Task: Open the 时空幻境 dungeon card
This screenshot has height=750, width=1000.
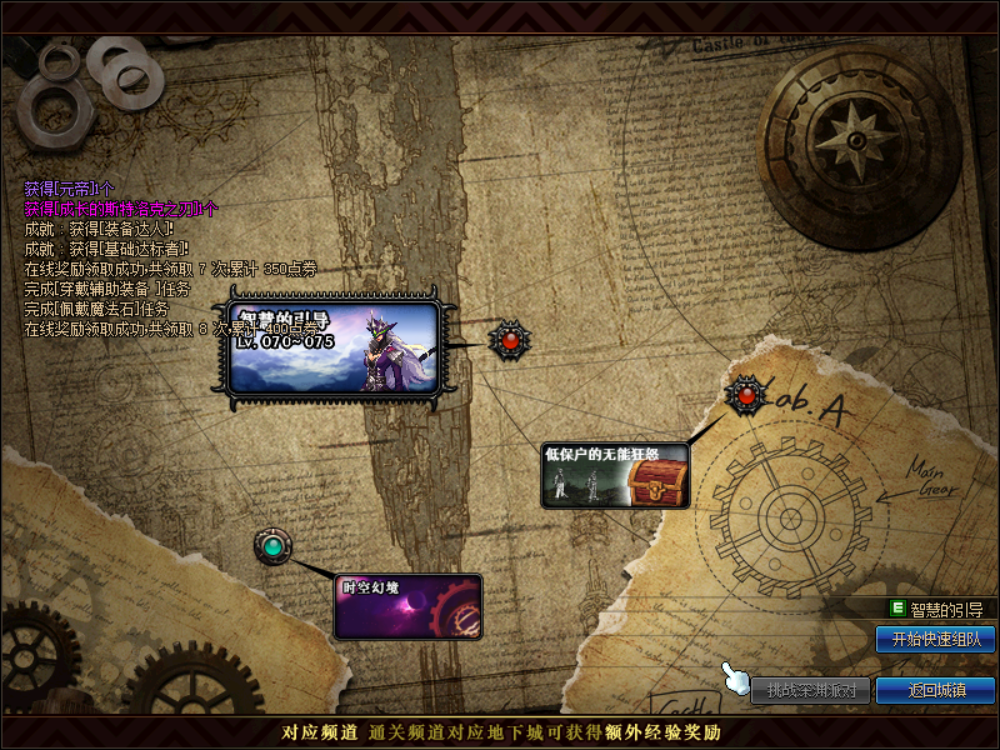Action: point(408,606)
